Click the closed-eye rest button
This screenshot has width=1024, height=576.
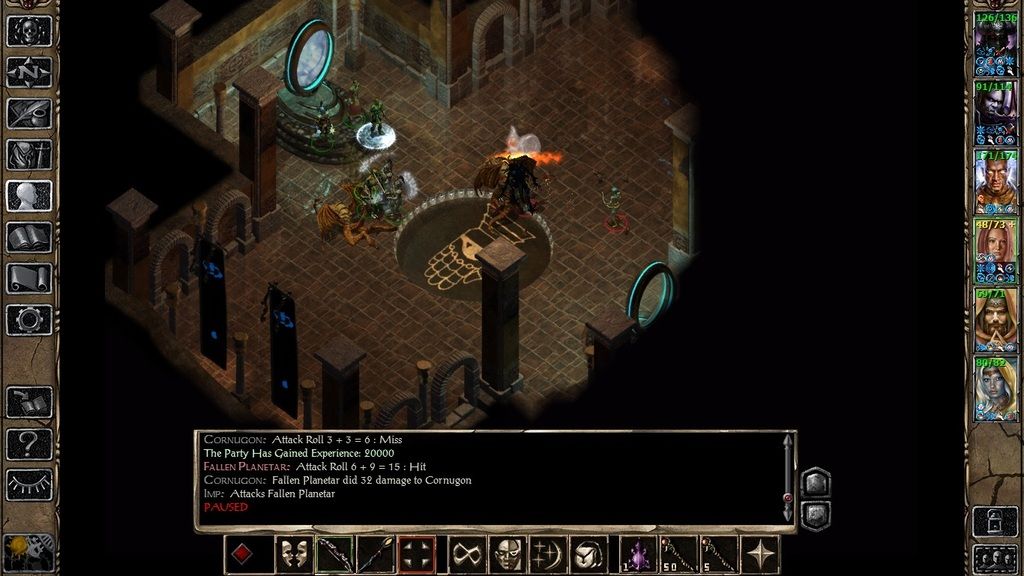(29, 484)
